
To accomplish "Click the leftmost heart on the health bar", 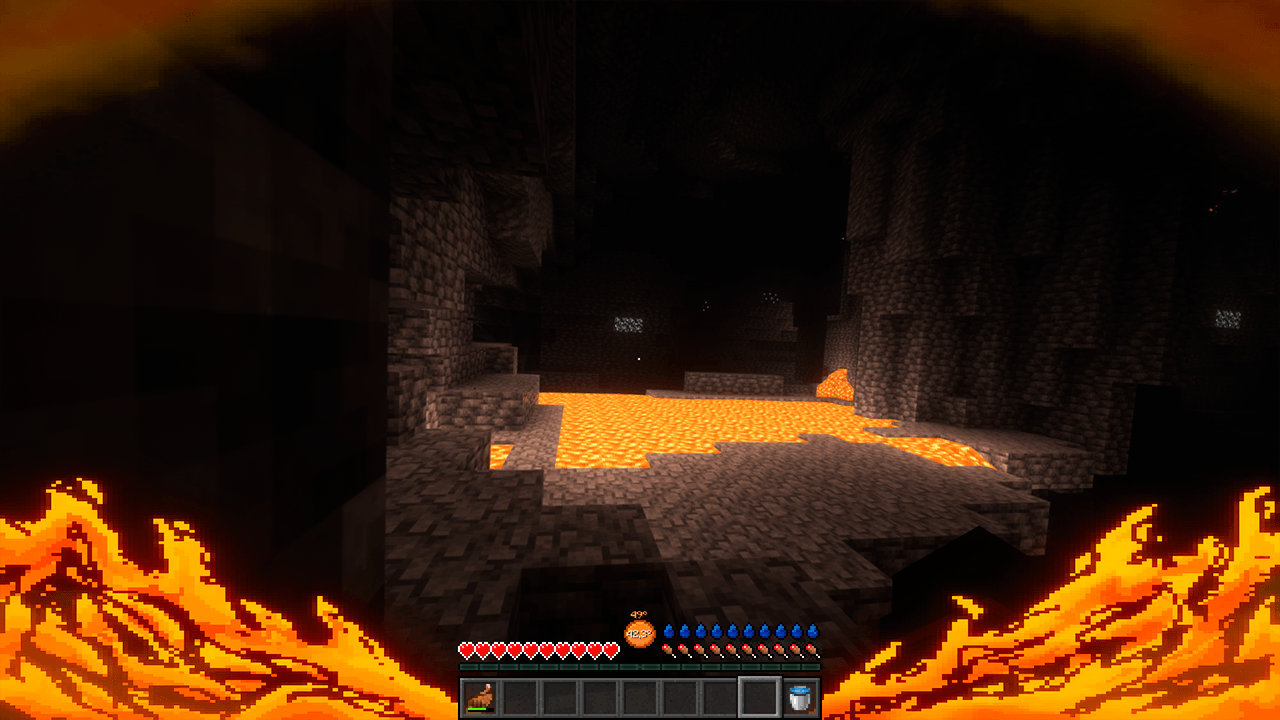I will [466, 649].
